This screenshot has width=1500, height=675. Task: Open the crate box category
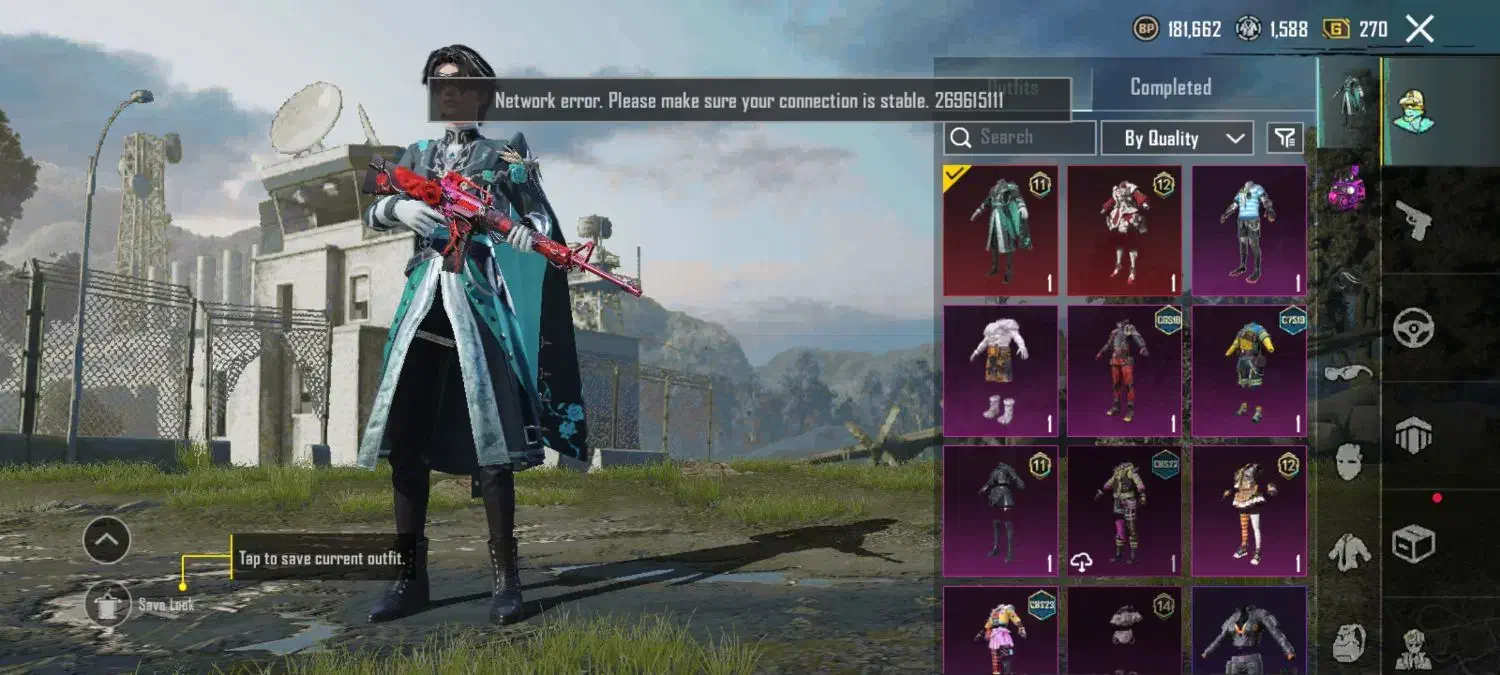pos(1414,543)
